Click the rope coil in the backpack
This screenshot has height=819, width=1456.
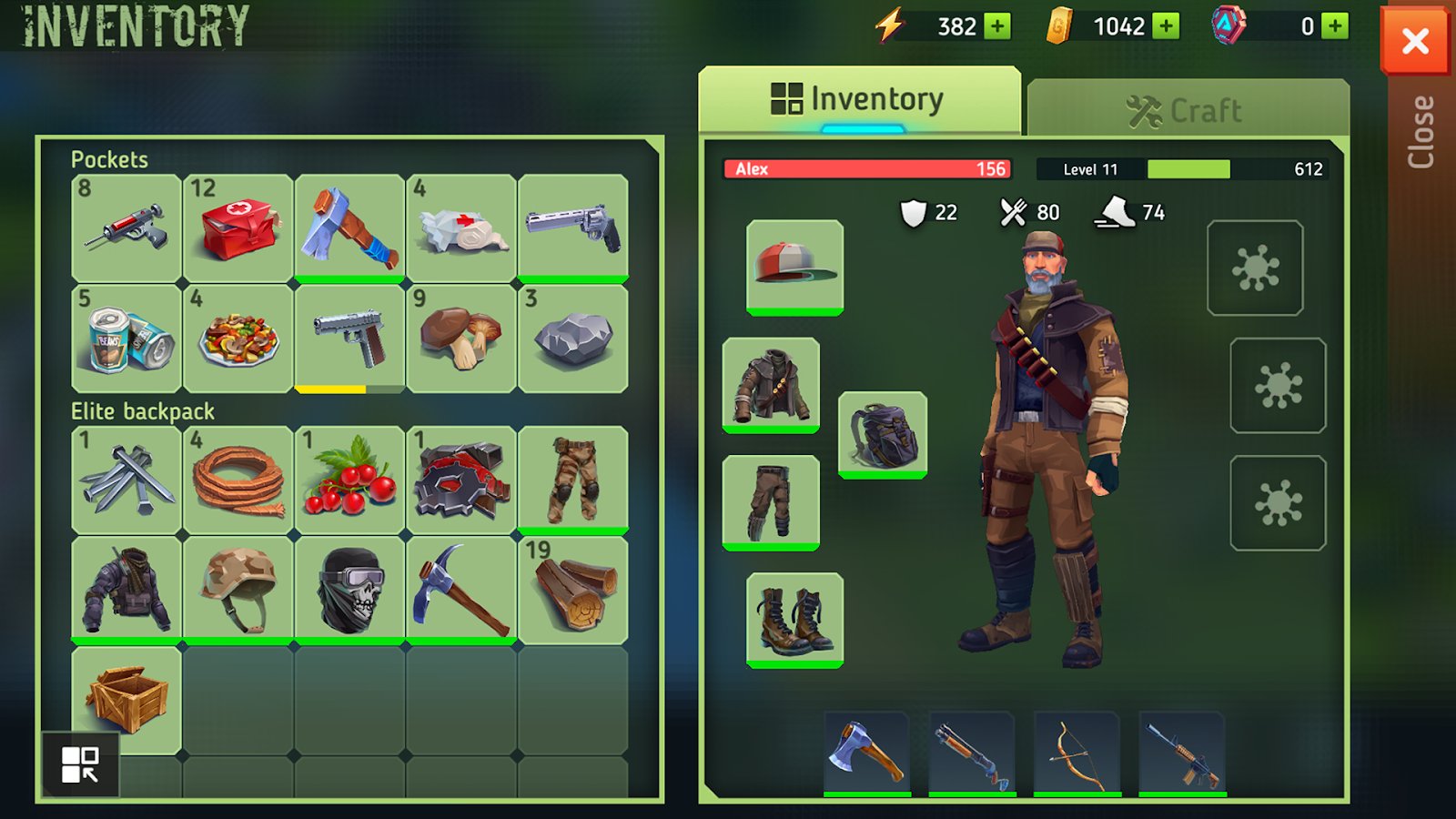click(x=238, y=480)
